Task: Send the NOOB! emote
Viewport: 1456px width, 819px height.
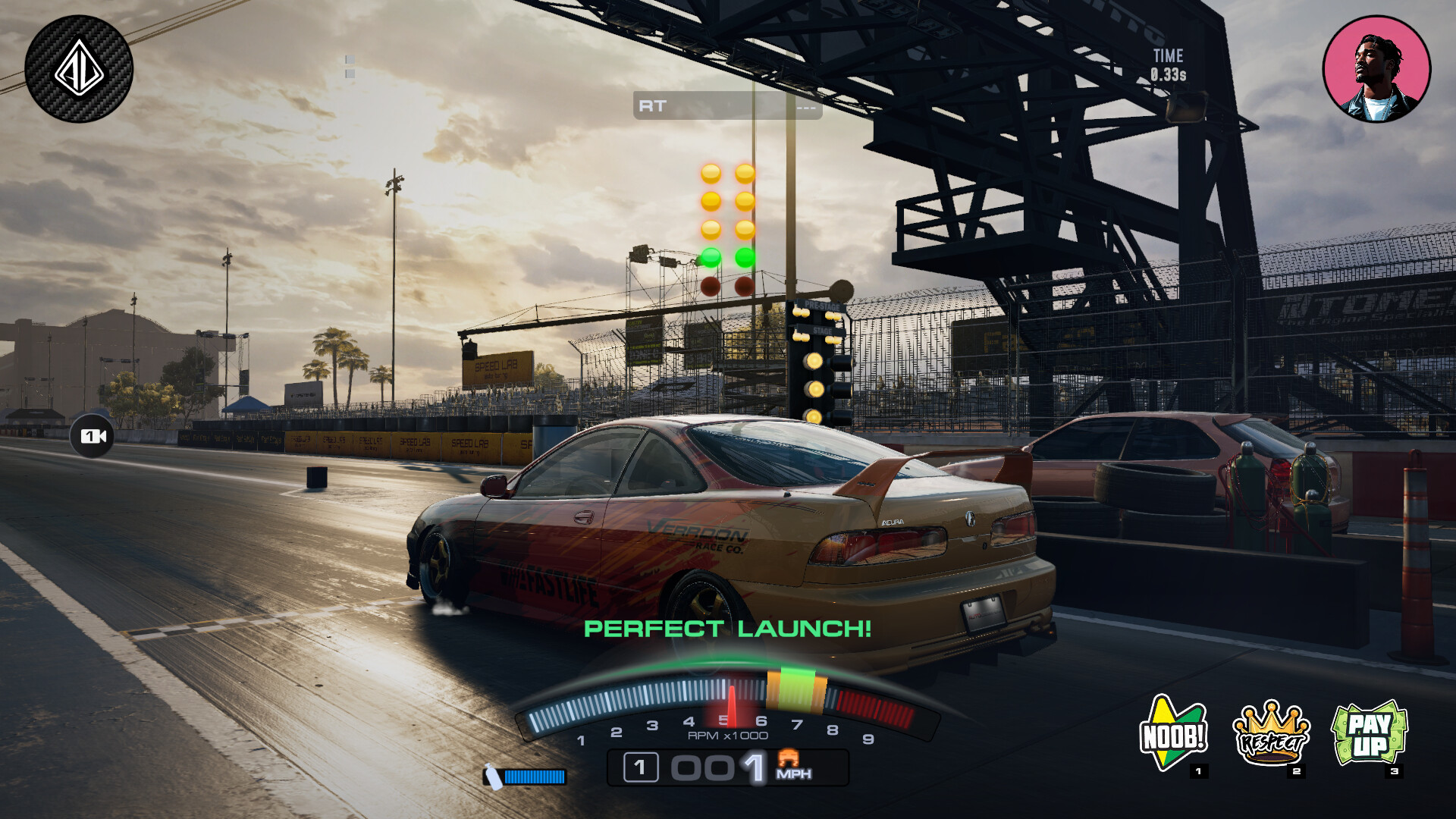Action: coord(1173,734)
